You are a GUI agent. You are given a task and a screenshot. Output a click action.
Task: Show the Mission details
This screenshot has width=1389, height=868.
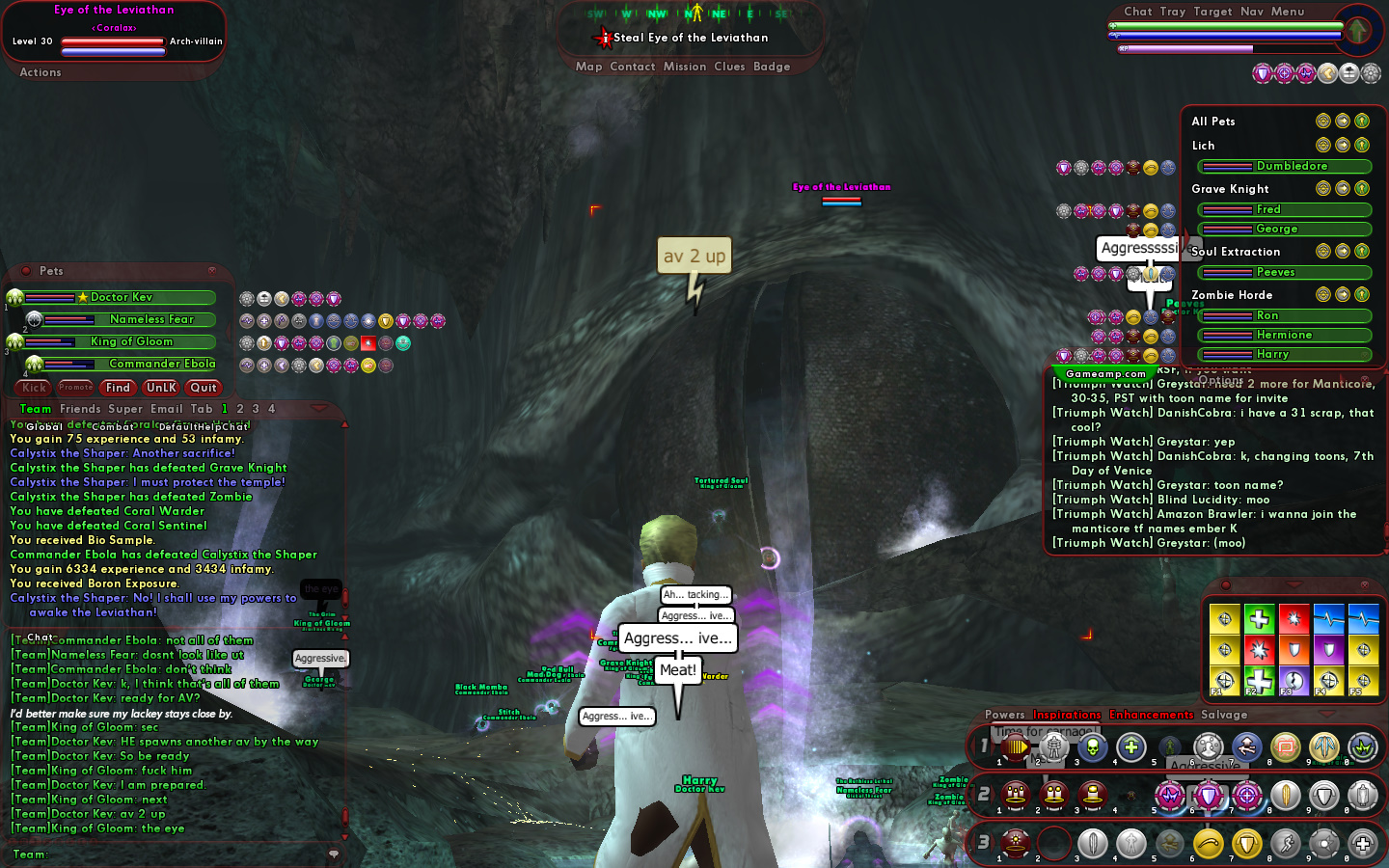[x=685, y=67]
